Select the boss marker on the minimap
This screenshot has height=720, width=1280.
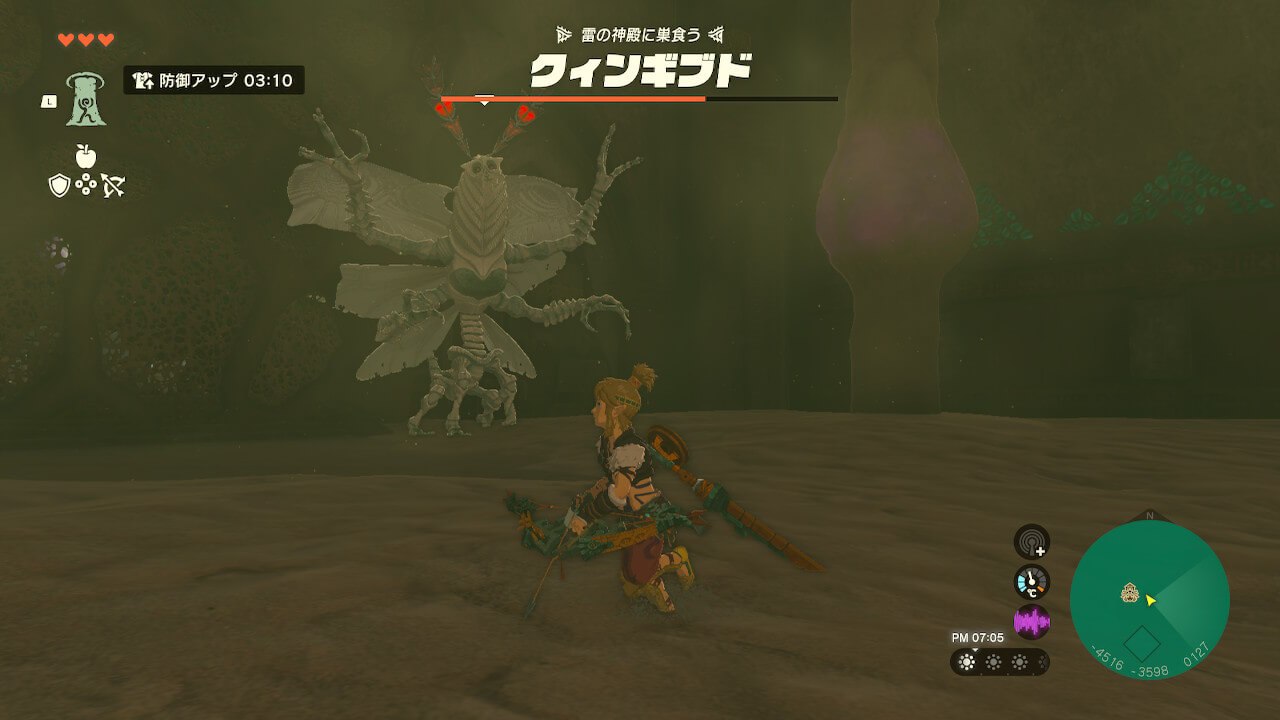point(1130,593)
